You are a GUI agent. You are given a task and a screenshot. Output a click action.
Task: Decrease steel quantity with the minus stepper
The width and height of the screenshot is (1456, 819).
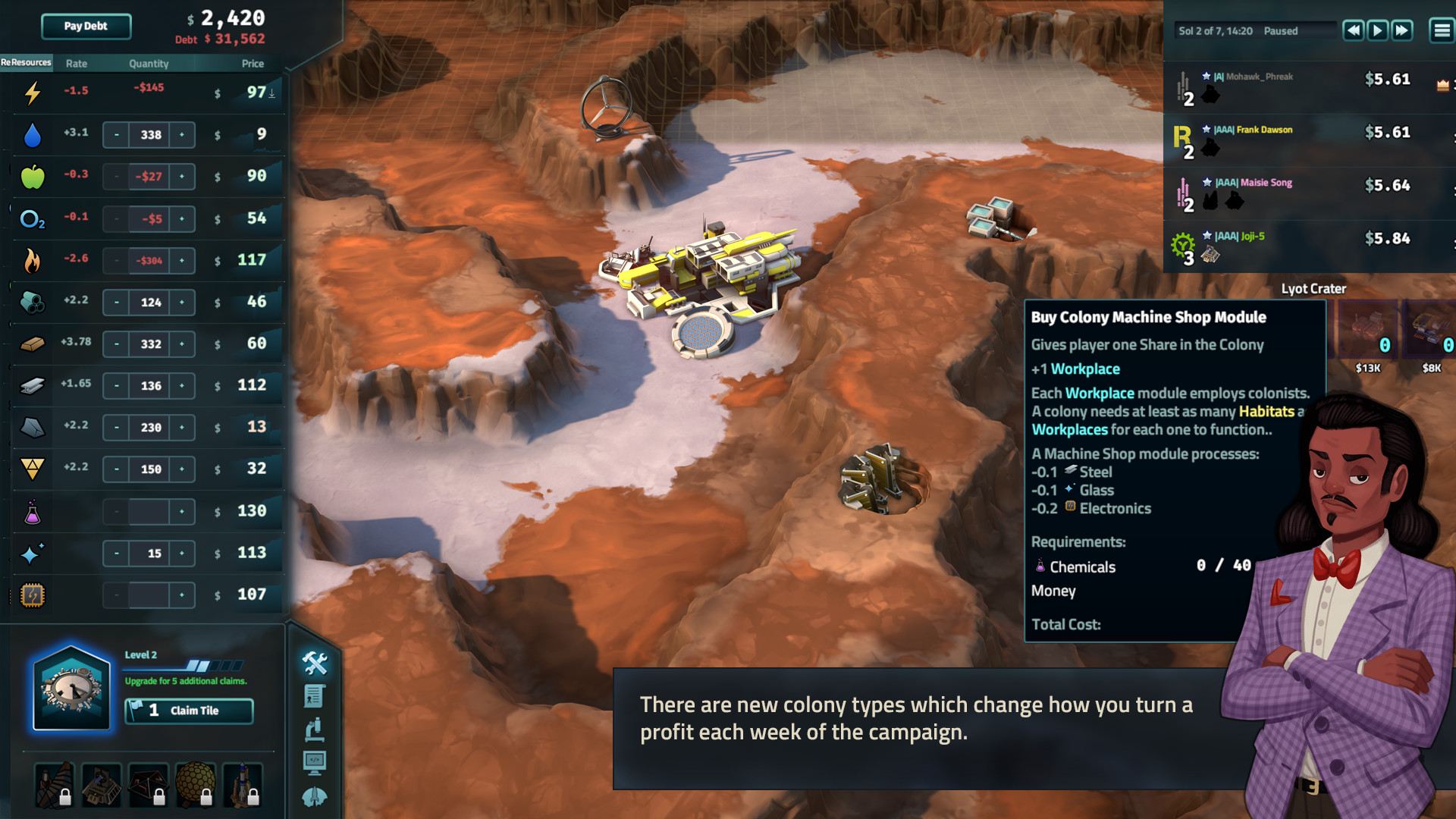tap(116, 385)
